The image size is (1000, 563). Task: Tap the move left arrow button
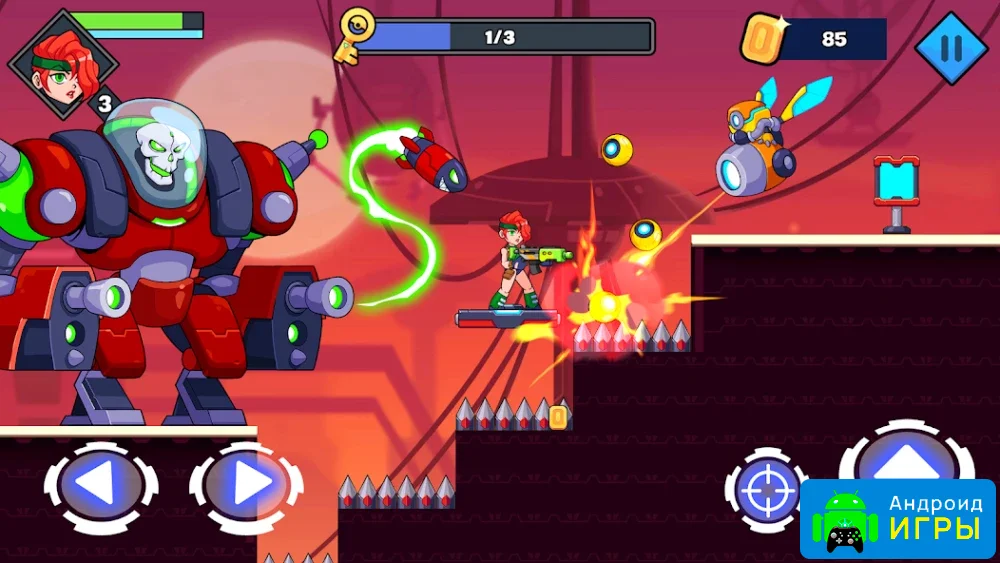click(x=99, y=486)
